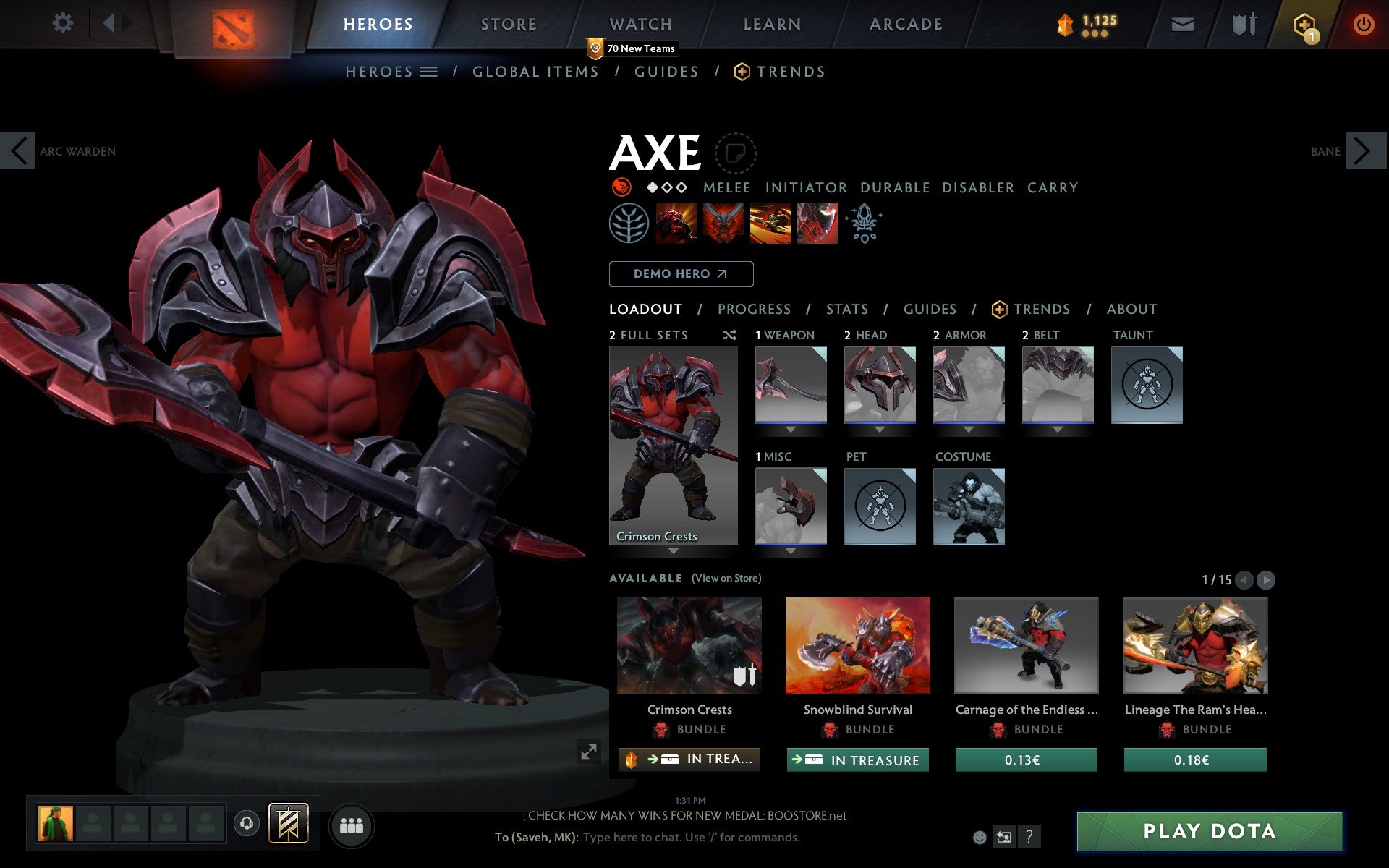Select the Berserker's Call ability icon
The width and height of the screenshot is (1389, 868).
(x=676, y=224)
